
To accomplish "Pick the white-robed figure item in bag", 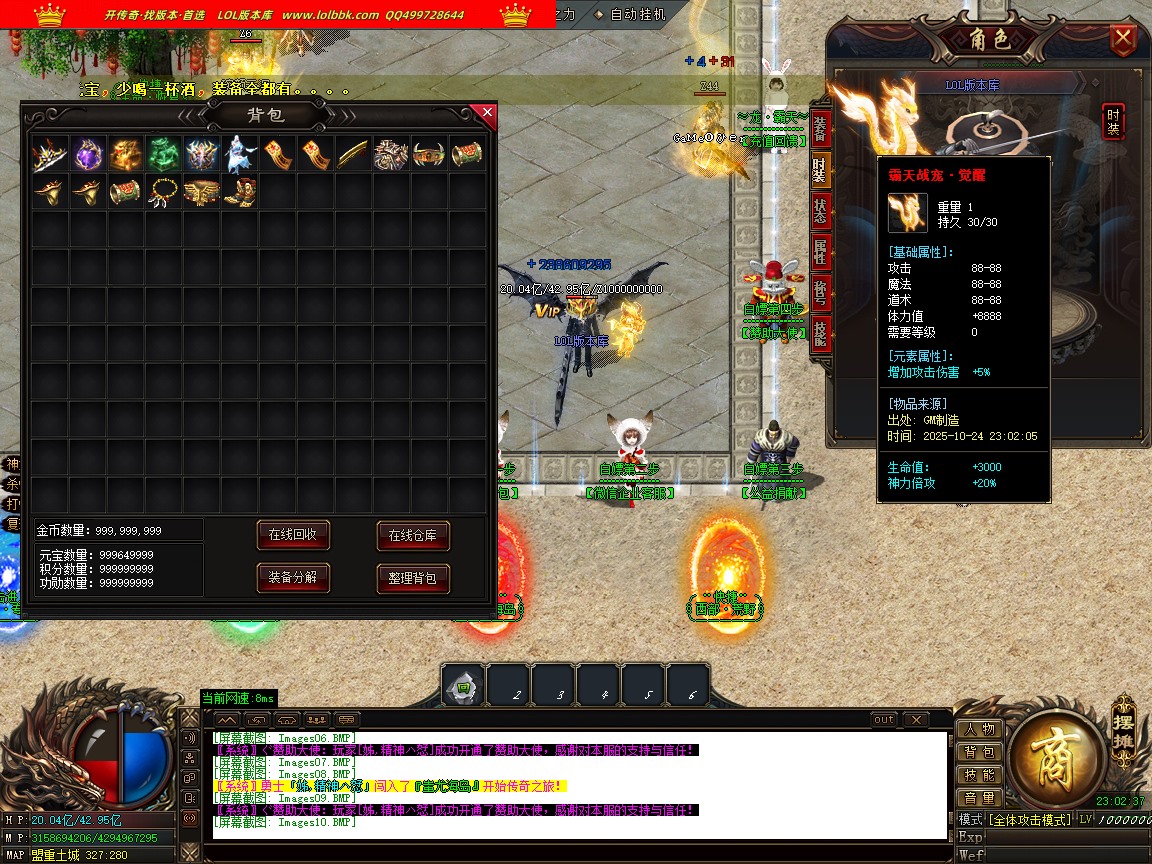I will 239,155.
